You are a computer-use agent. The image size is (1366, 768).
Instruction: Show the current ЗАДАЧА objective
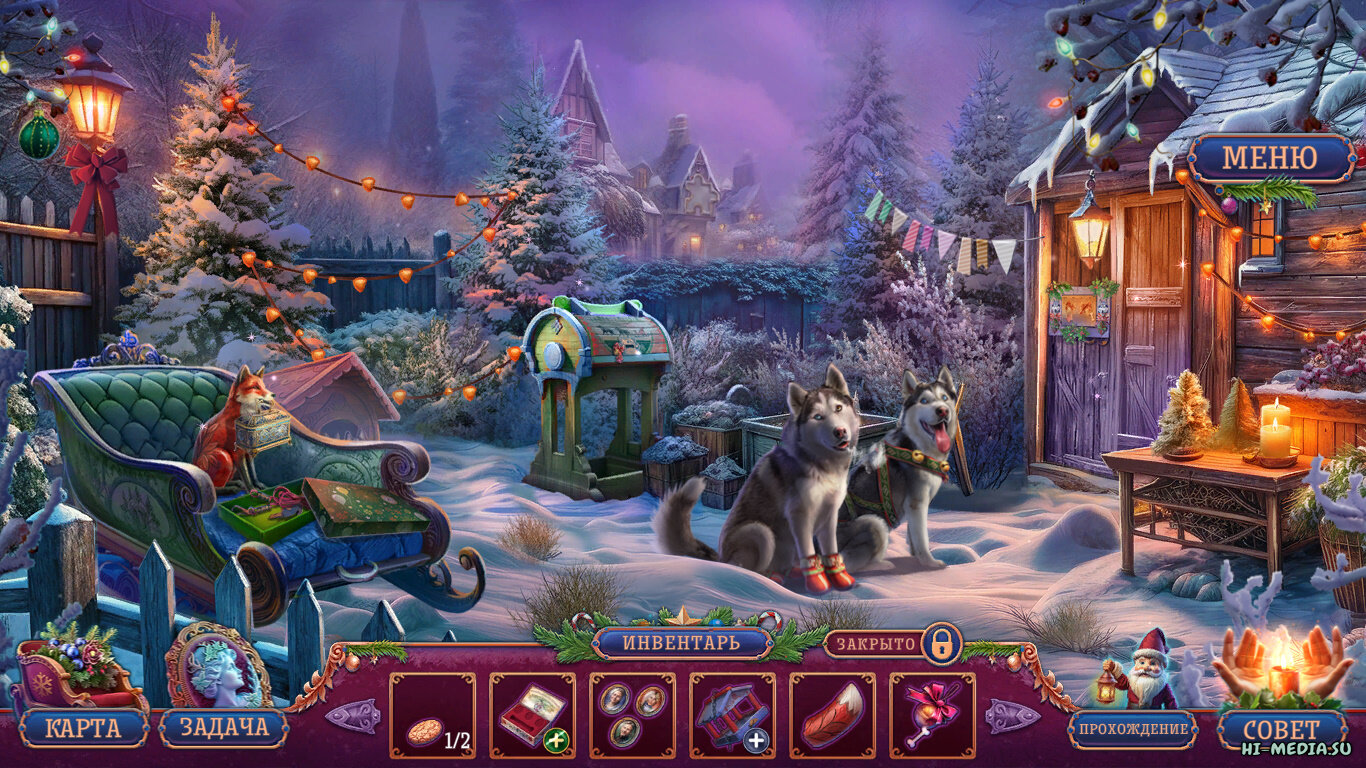coord(223,728)
